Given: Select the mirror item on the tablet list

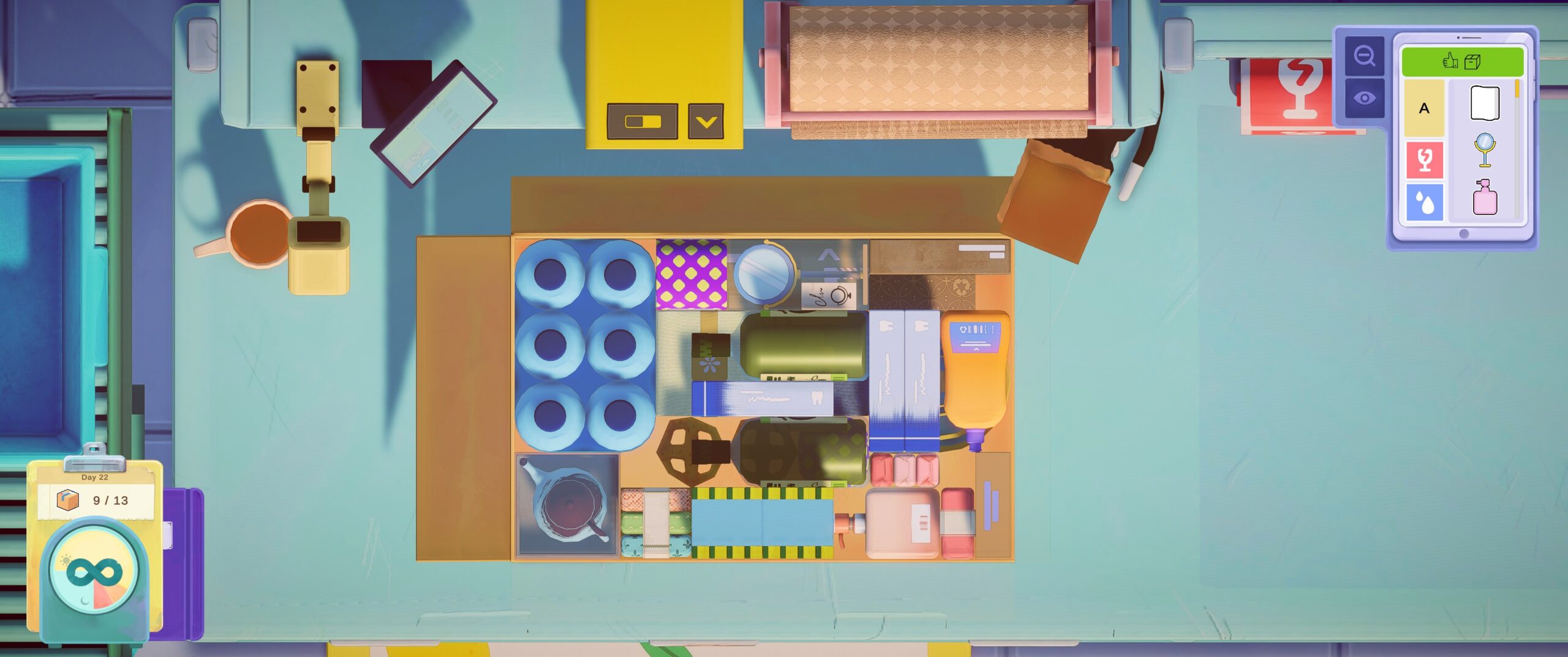Looking at the screenshot, I should point(1485,151).
